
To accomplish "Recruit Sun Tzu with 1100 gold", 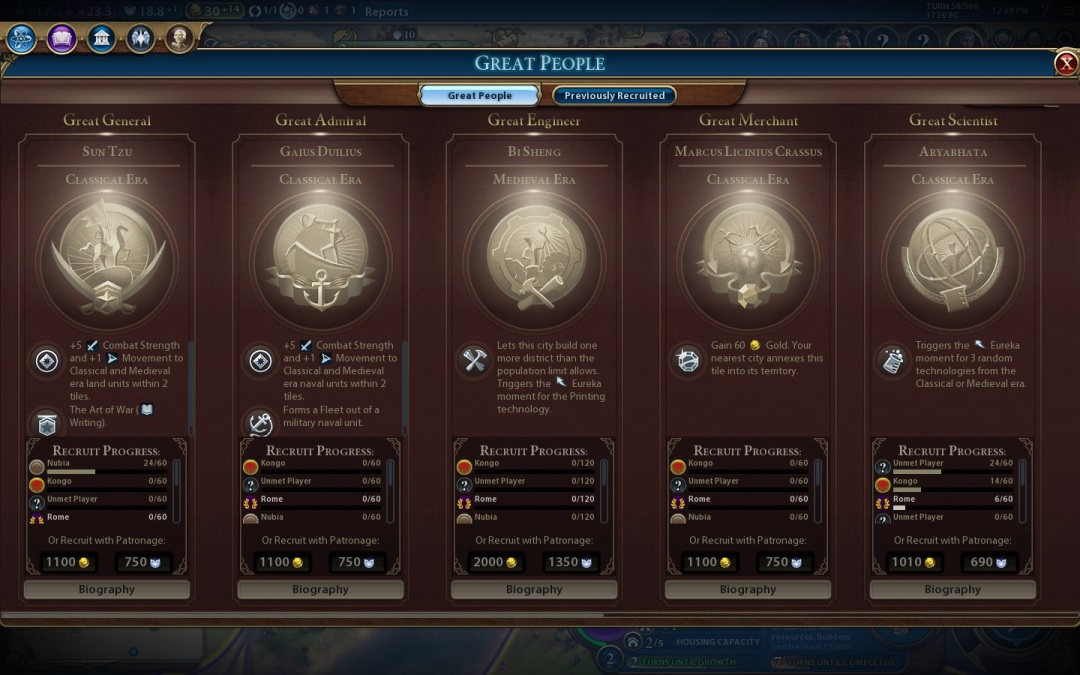I will [x=67, y=562].
